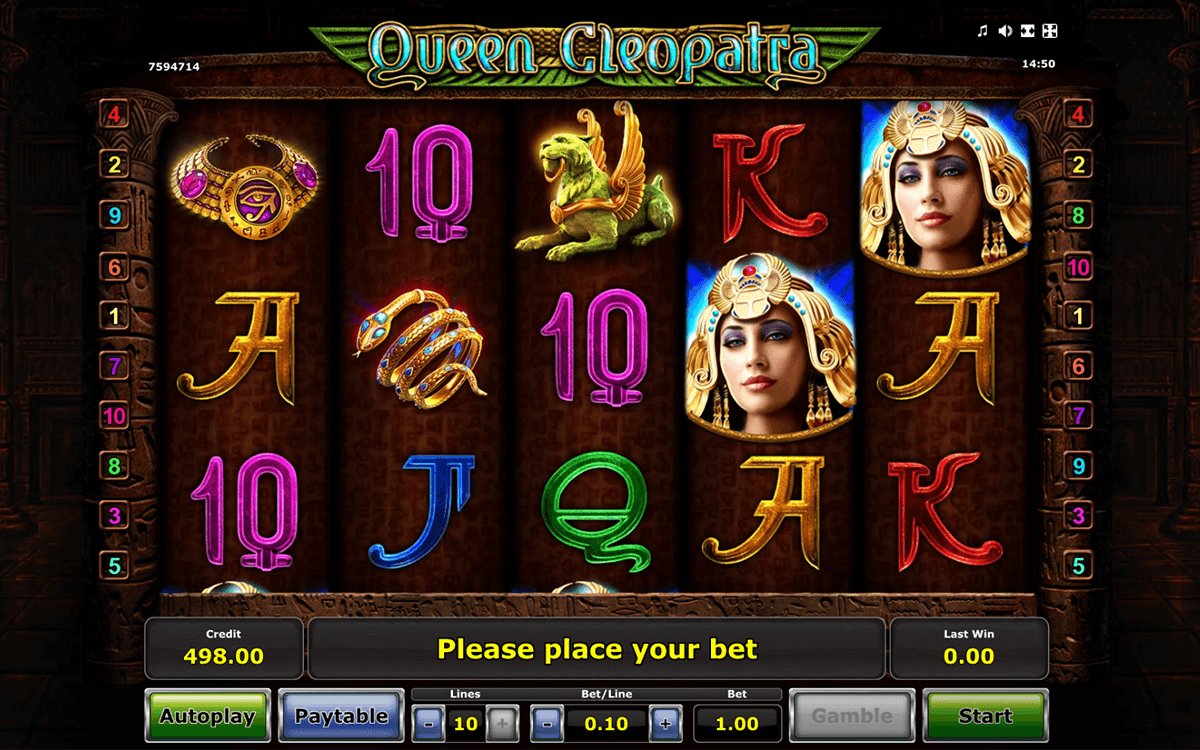Toggle the music note icon
The height and width of the screenshot is (750, 1200).
(983, 32)
